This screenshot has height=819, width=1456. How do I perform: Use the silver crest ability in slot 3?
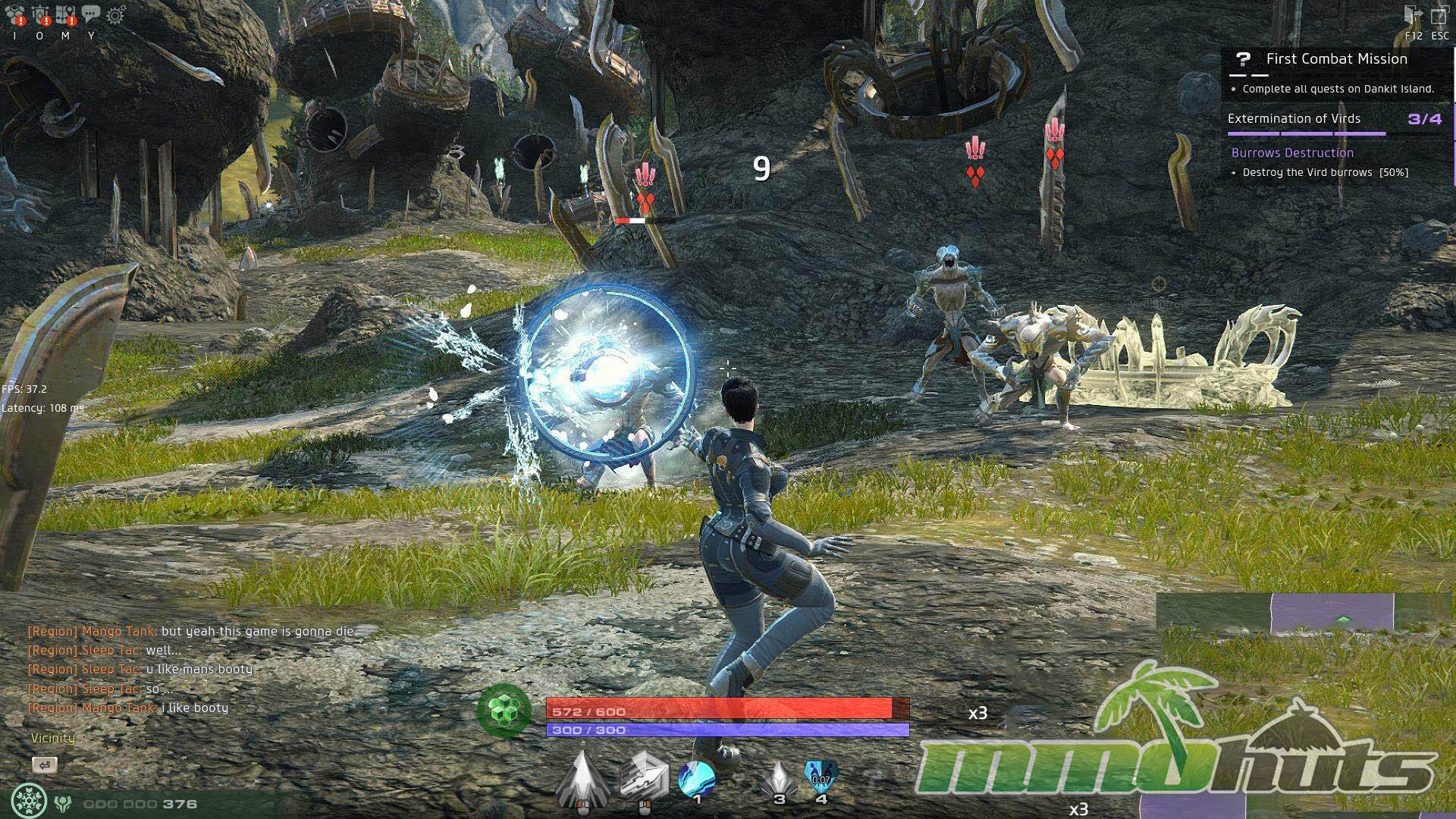click(779, 779)
